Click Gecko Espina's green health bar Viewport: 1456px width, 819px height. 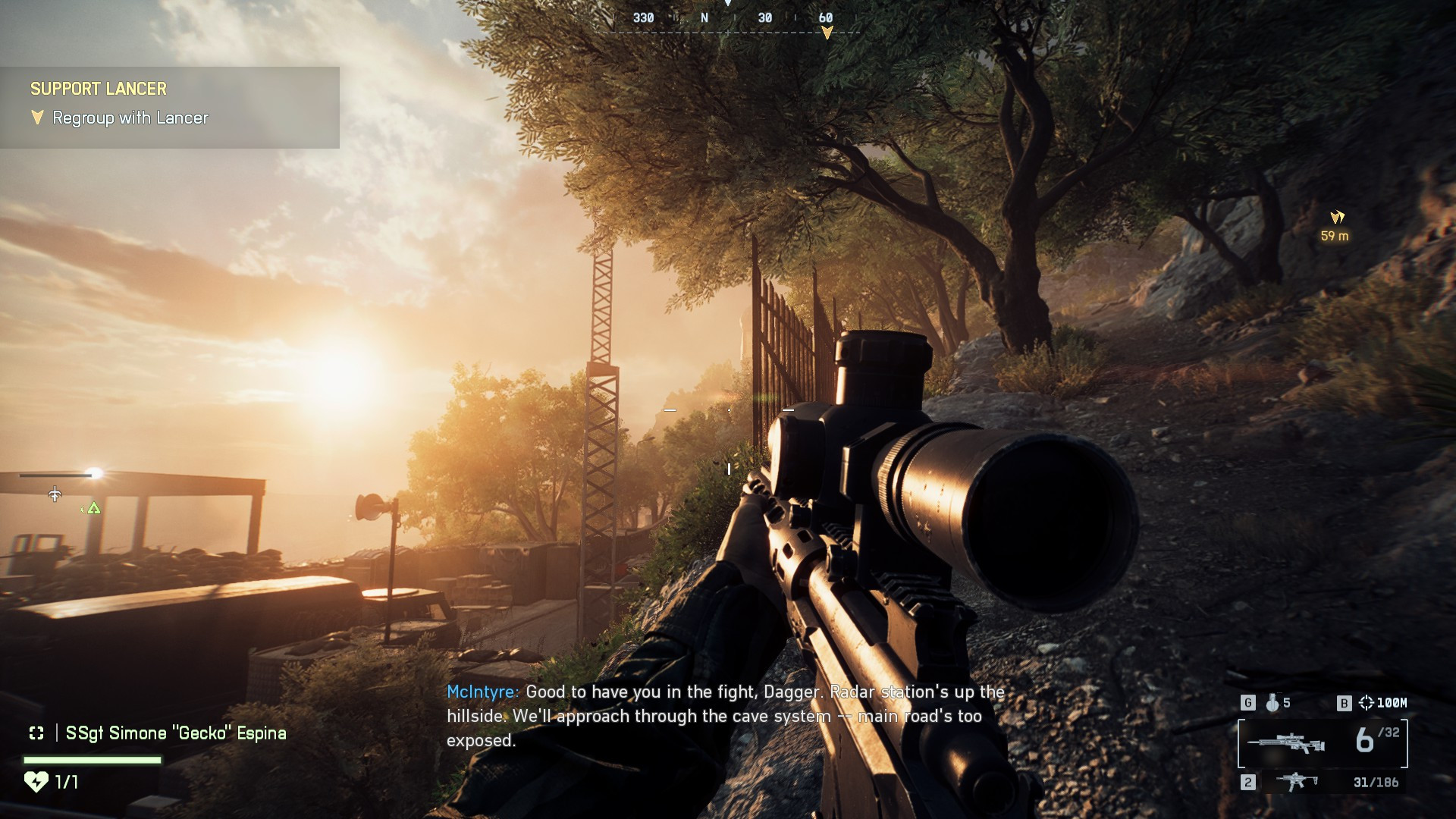coord(91,759)
